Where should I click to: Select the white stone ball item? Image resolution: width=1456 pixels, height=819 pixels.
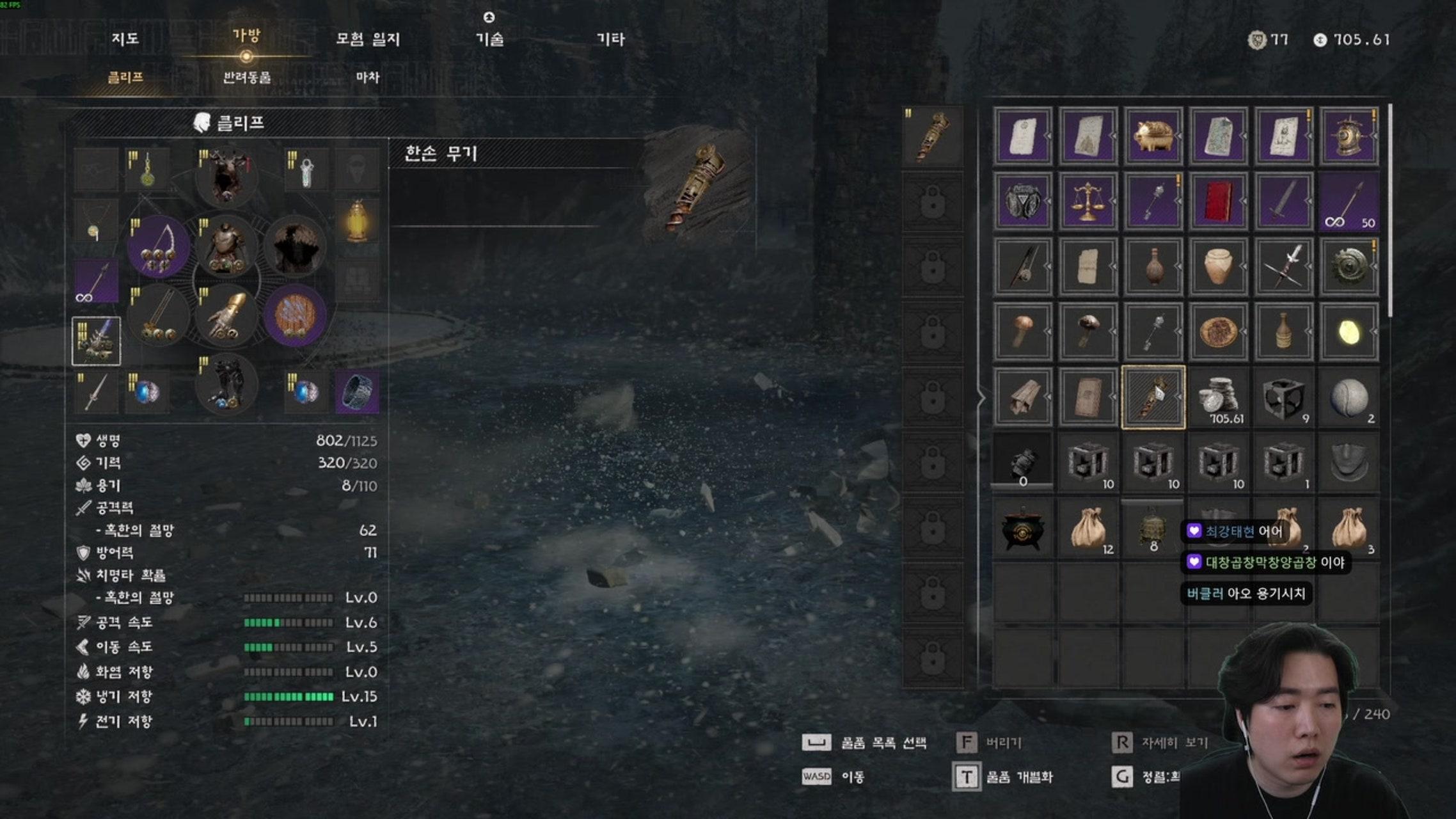pos(1349,398)
